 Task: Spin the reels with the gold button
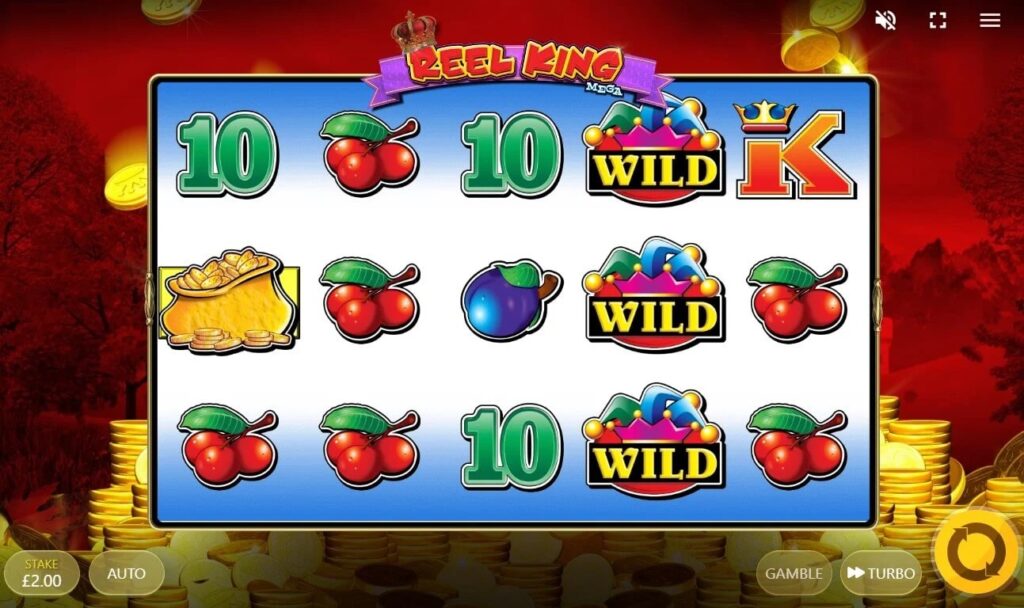977,552
